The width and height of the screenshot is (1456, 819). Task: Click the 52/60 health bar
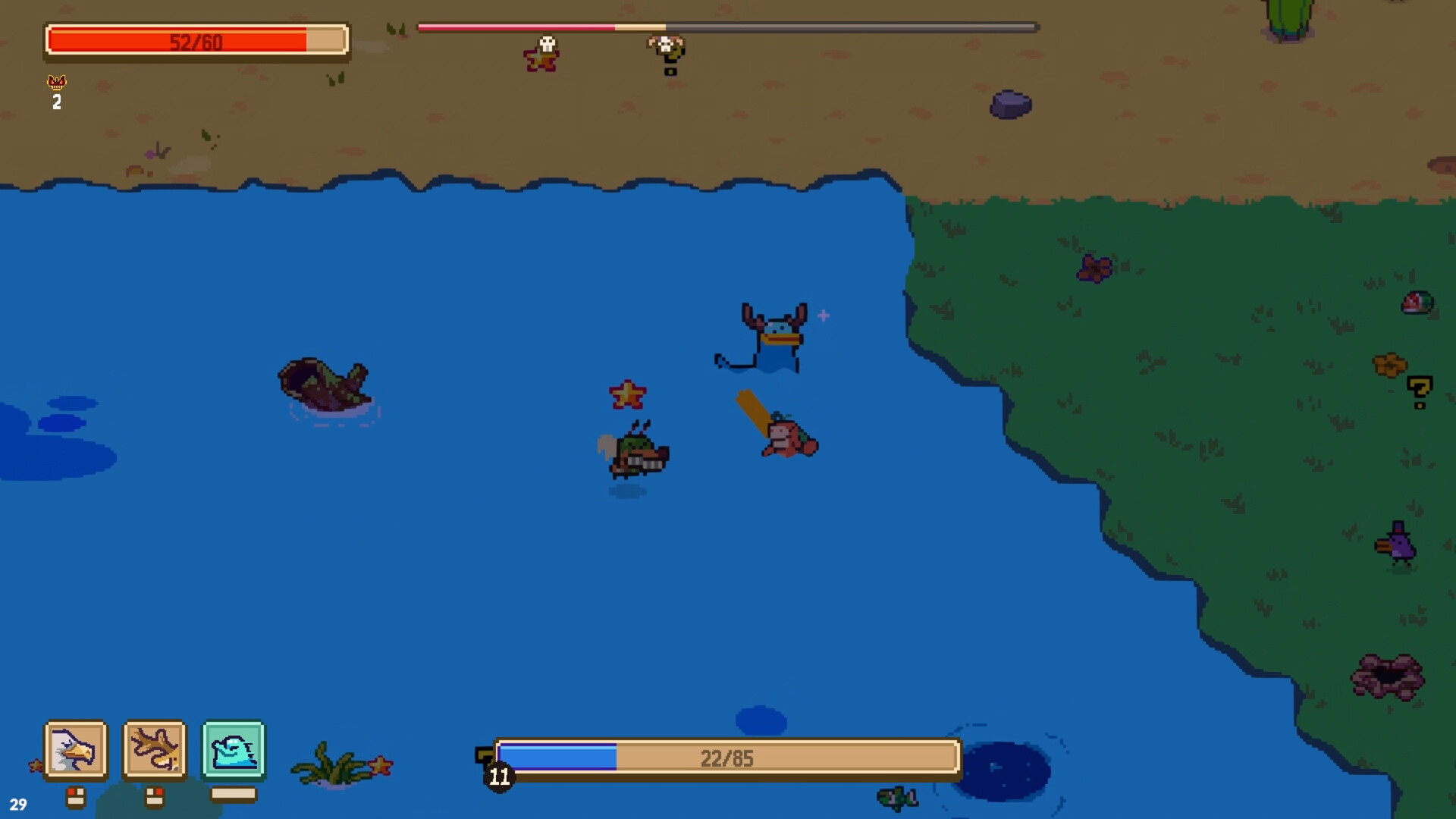196,39
